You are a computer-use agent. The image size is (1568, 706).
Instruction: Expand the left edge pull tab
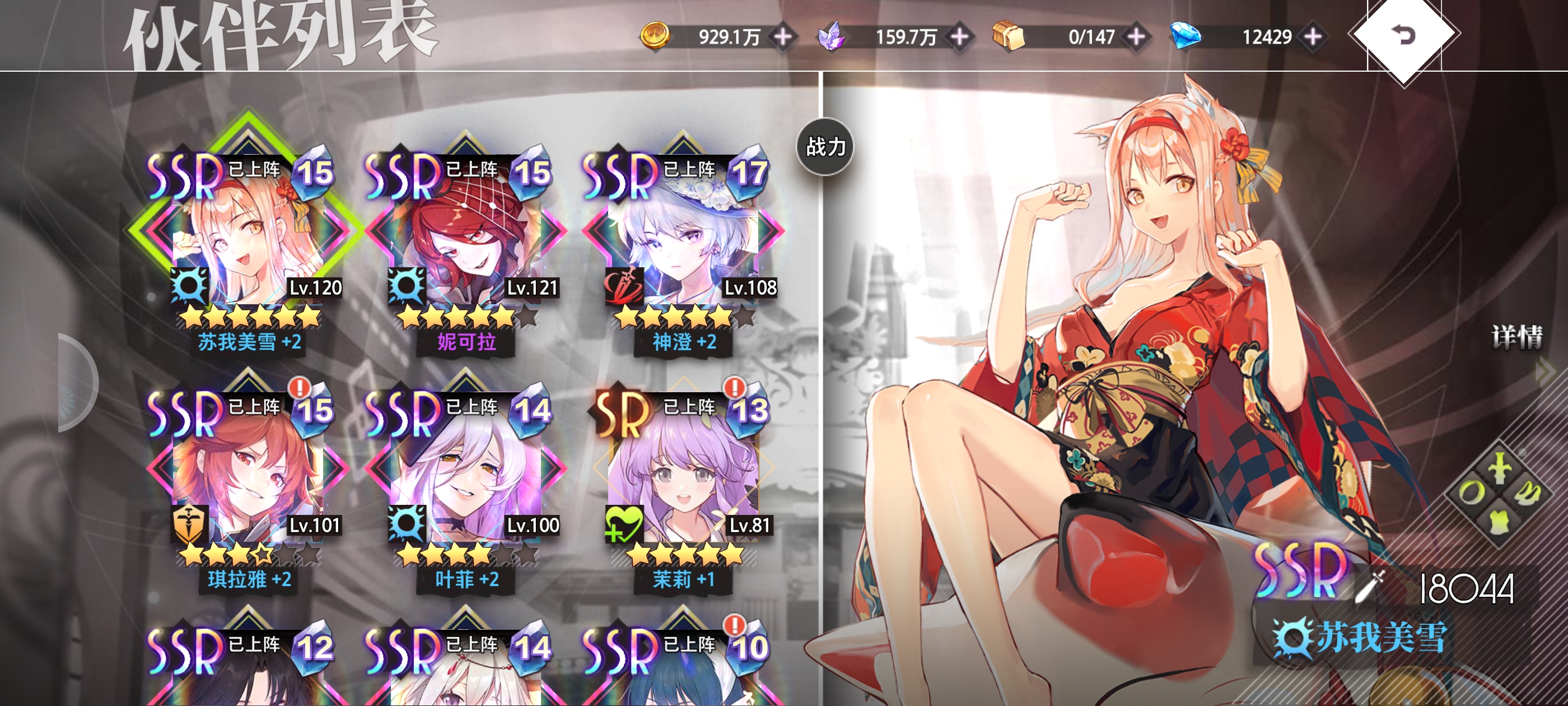pyautogui.click(x=76, y=383)
